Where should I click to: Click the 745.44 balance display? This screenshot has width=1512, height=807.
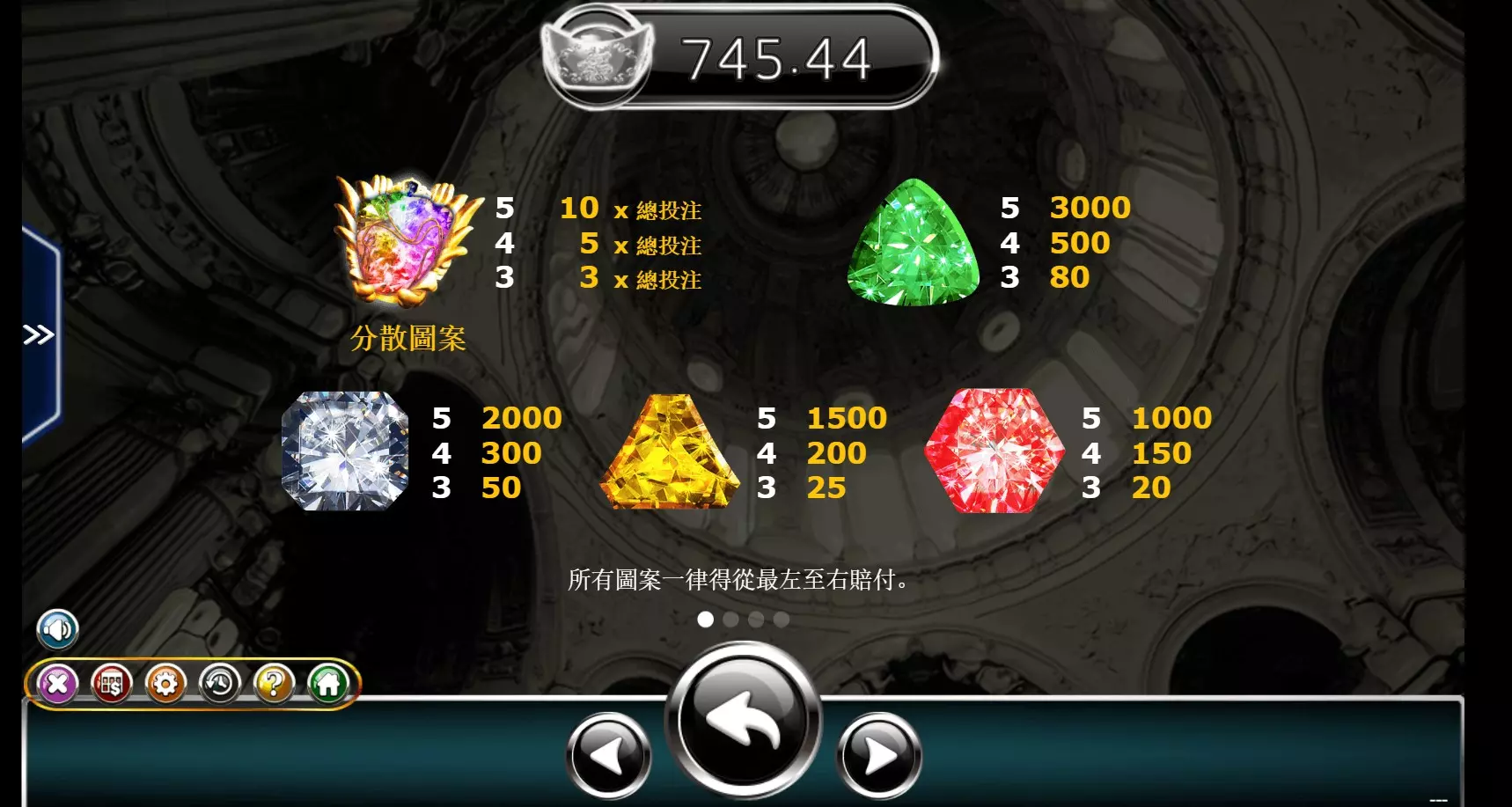pos(778,58)
